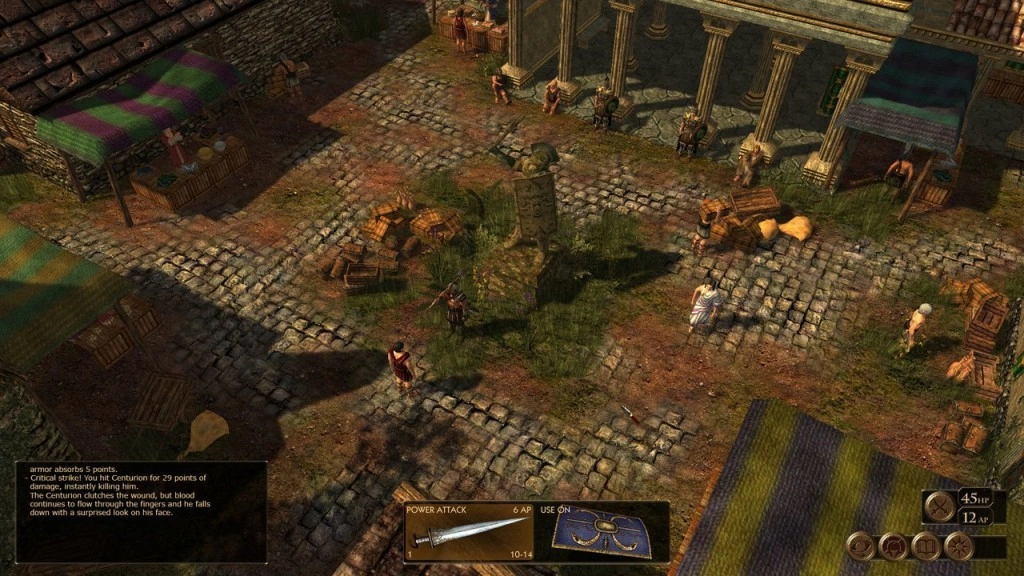Select the Power Attack sword slot
1024x576 pixels.
pyautogui.click(x=468, y=532)
